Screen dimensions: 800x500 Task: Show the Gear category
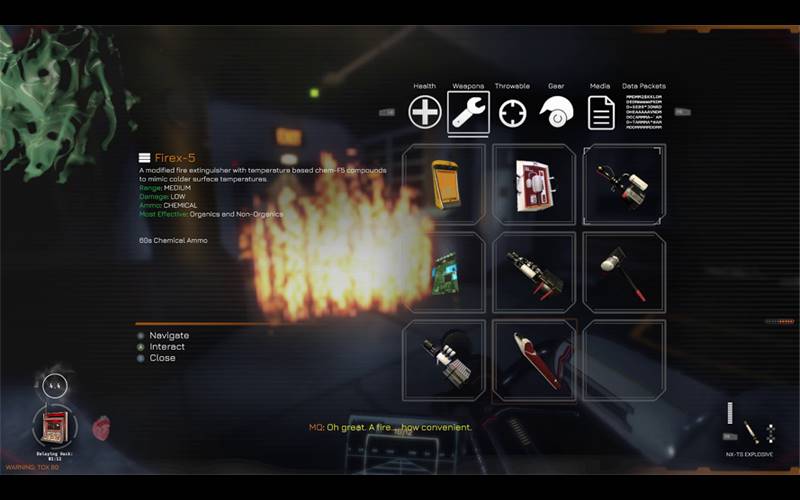(556, 112)
